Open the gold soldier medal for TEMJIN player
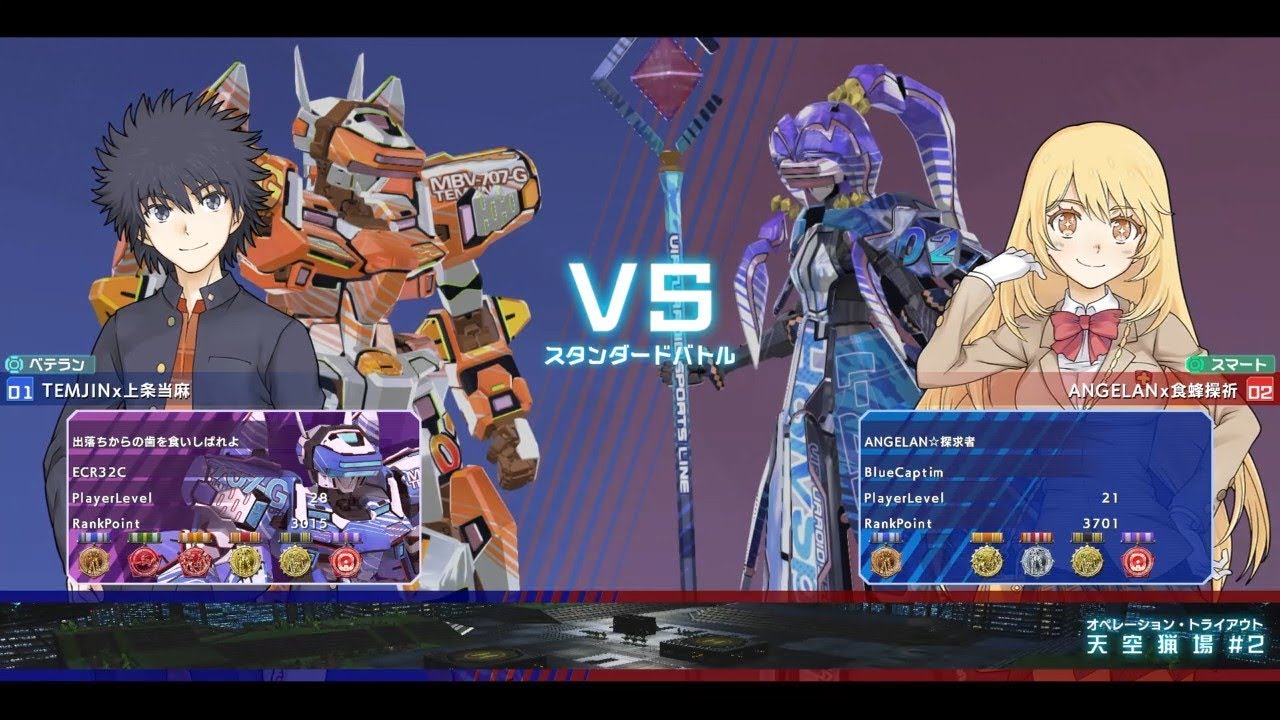 [x=246, y=562]
